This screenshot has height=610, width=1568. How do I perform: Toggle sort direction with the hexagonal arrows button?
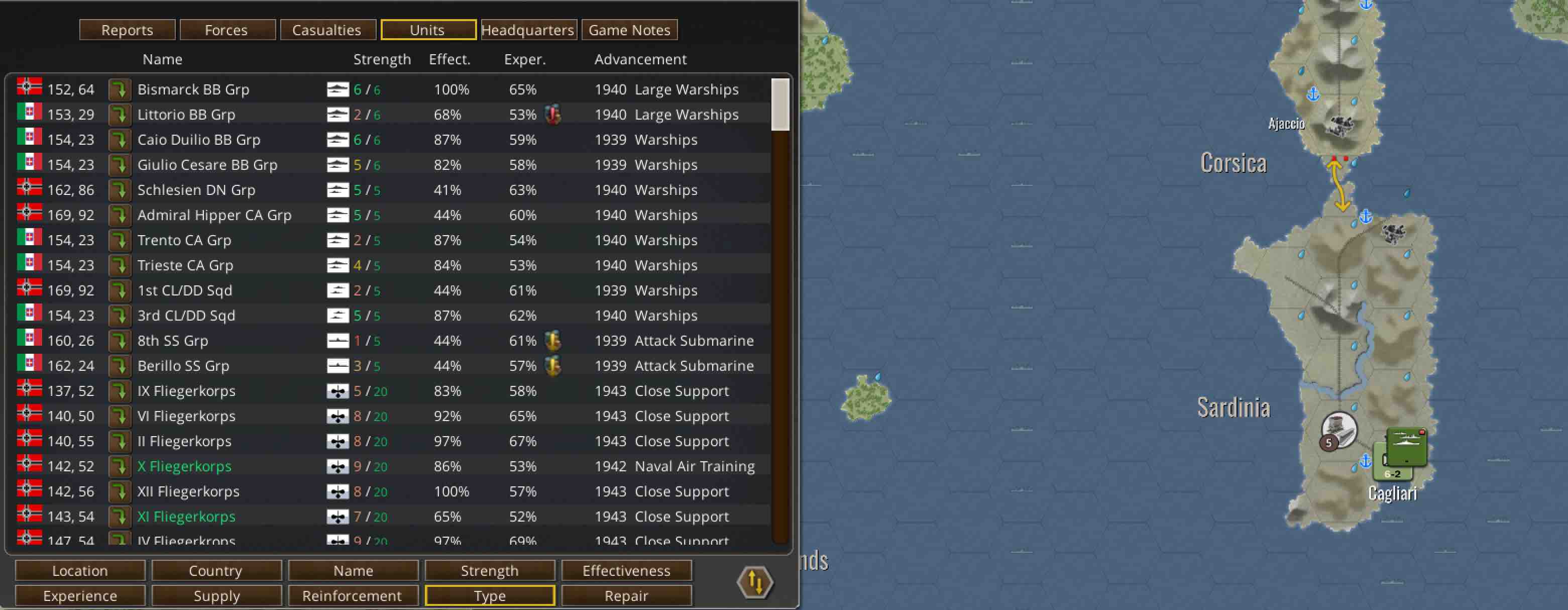tap(755, 582)
